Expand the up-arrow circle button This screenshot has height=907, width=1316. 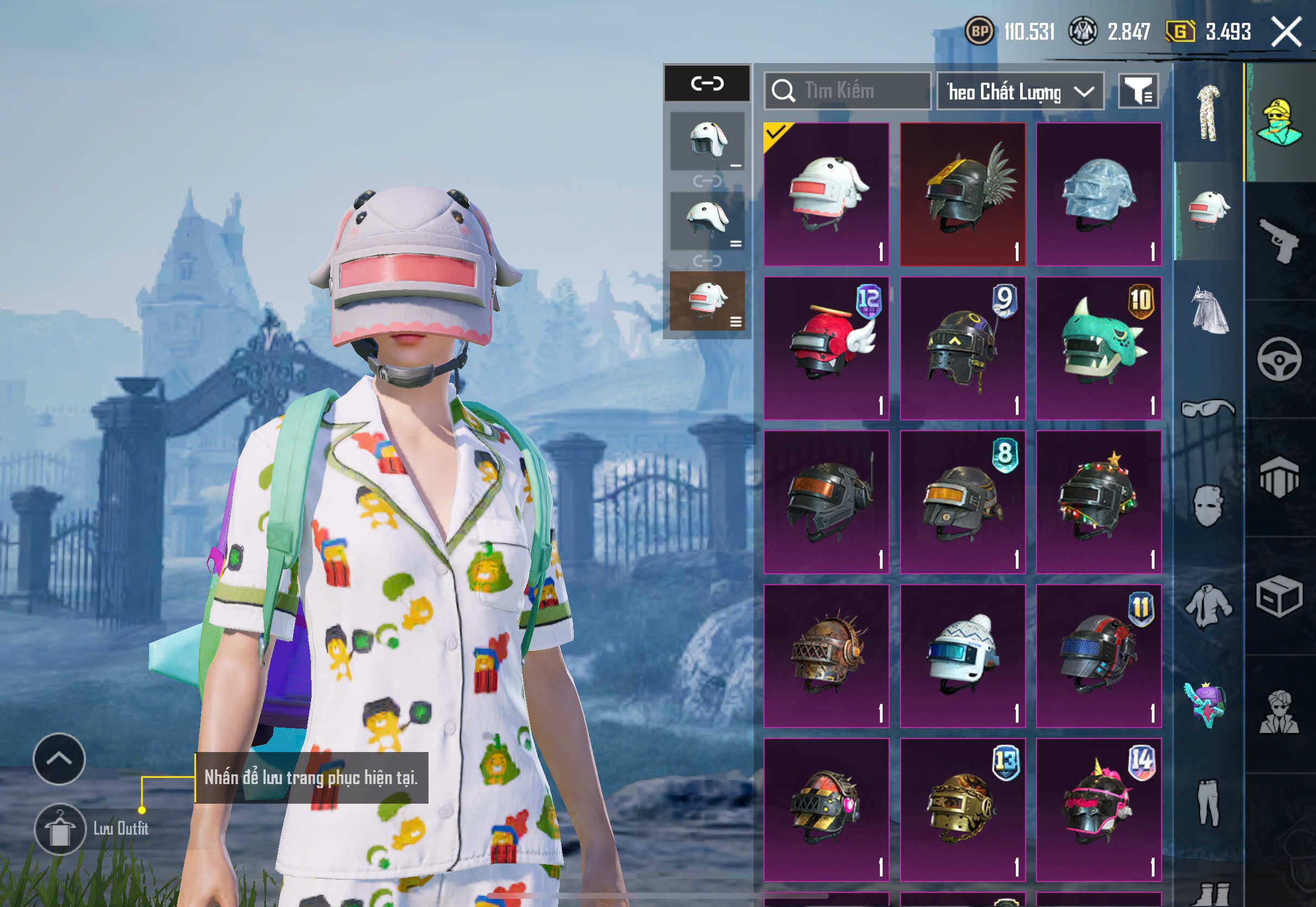[59, 759]
